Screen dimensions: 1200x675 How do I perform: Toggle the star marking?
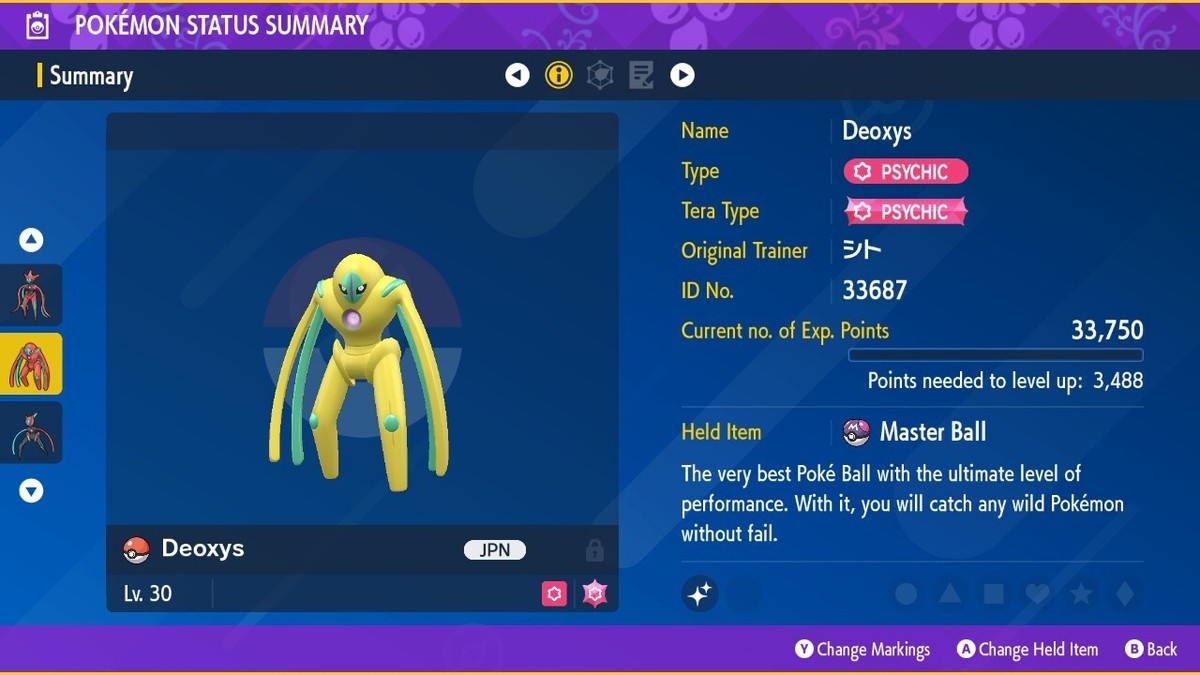[1081, 594]
